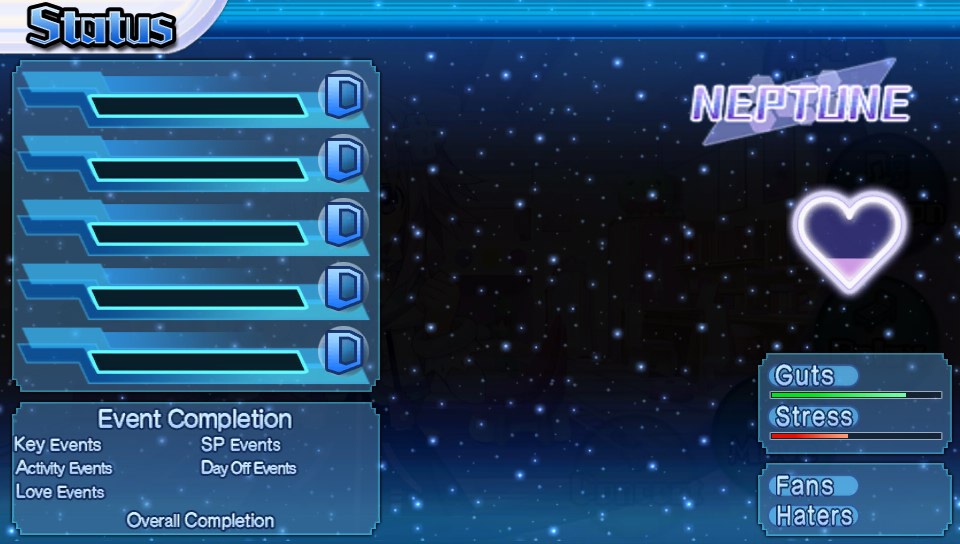Select the Day Off Events entry

coord(249,468)
